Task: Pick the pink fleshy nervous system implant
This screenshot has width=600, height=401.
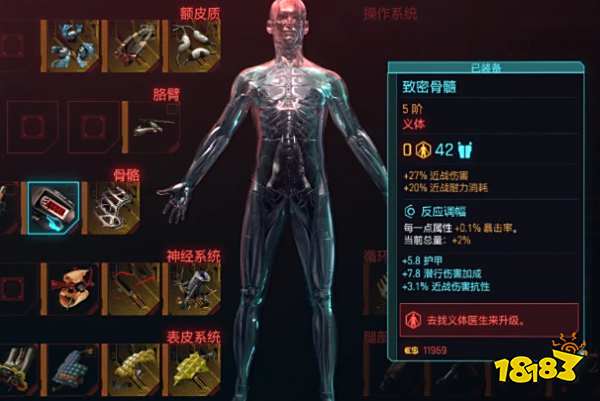Action: [x=75, y=286]
